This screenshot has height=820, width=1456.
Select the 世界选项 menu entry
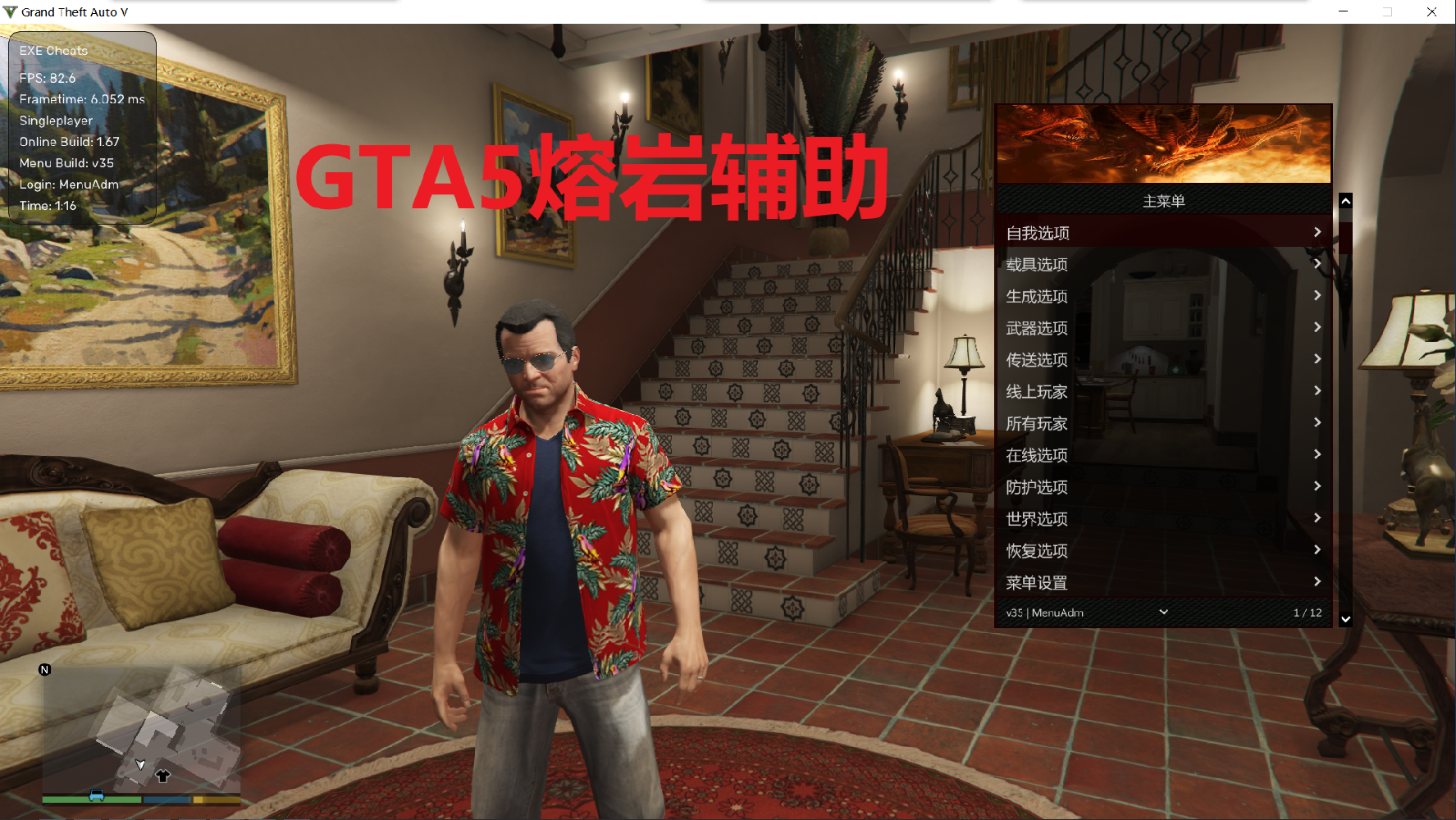[x=1035, y=518]
